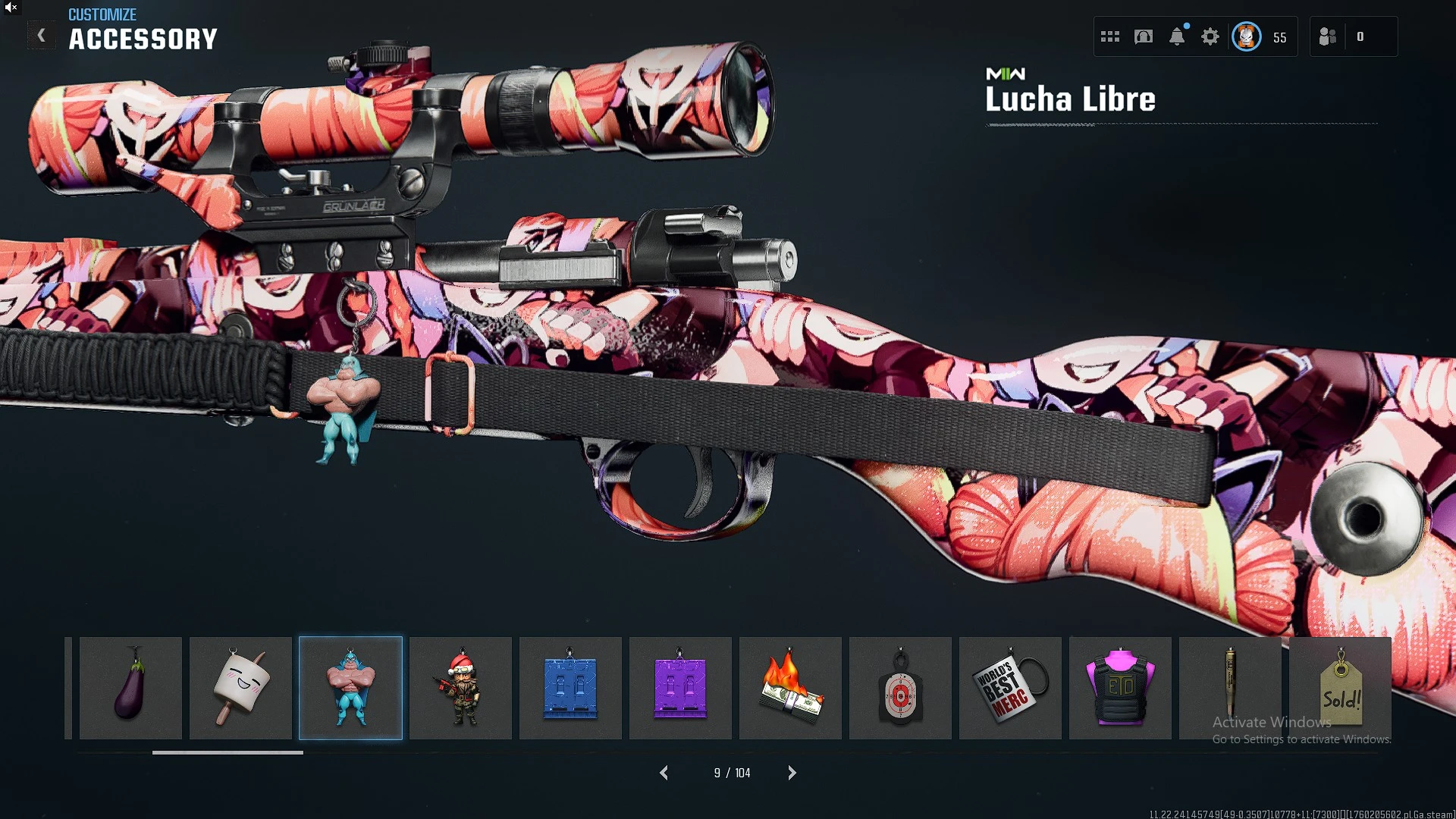
Task: Go to the next accessory page
Action: [792, 773]
